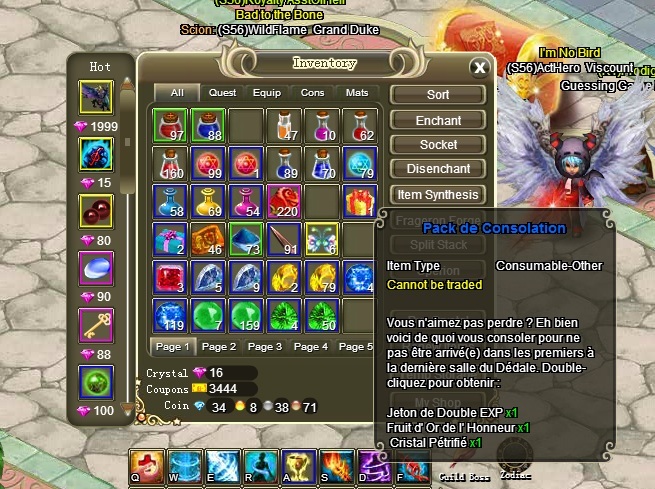Click the Socket button
The height and width of the screenshot is (489, 655).
[438, 145]
